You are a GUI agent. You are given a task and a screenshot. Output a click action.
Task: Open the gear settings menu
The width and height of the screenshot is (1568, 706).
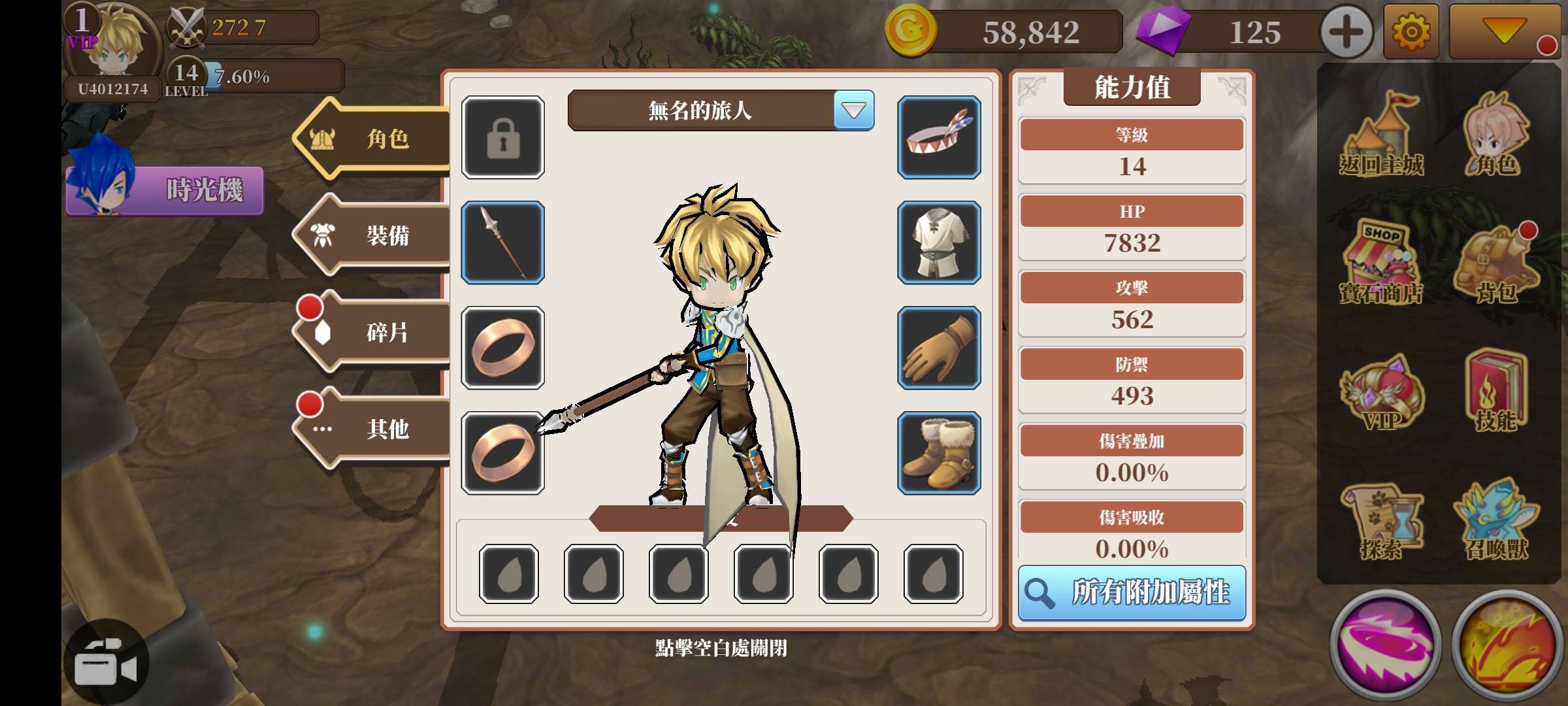(1411, 32)
